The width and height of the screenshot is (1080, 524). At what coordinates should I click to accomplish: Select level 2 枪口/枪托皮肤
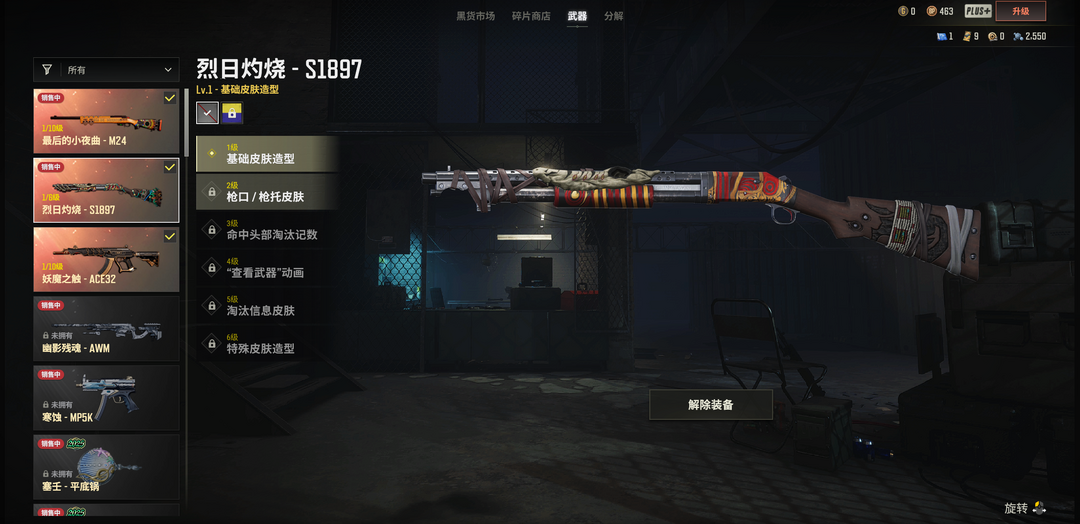click(x=266, y=192)
